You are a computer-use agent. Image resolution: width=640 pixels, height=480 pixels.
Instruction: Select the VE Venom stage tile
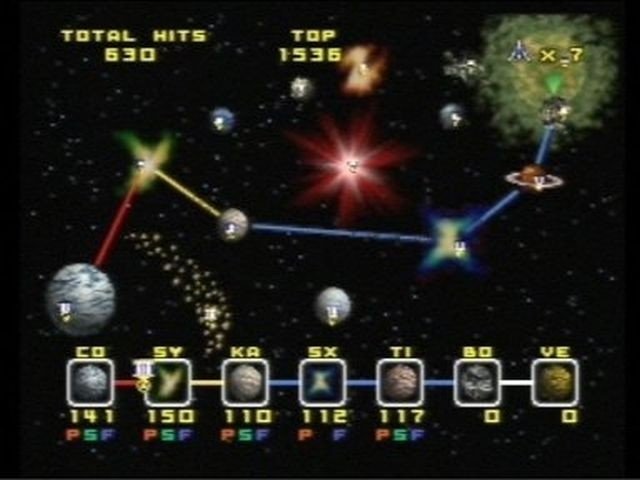[x=554, y=383]
